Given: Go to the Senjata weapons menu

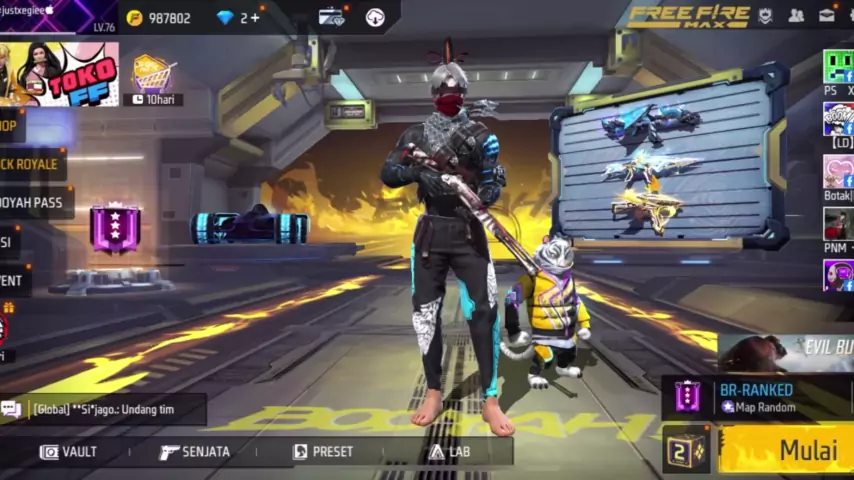Looking at the screenshot, I should tap(195, 452).
